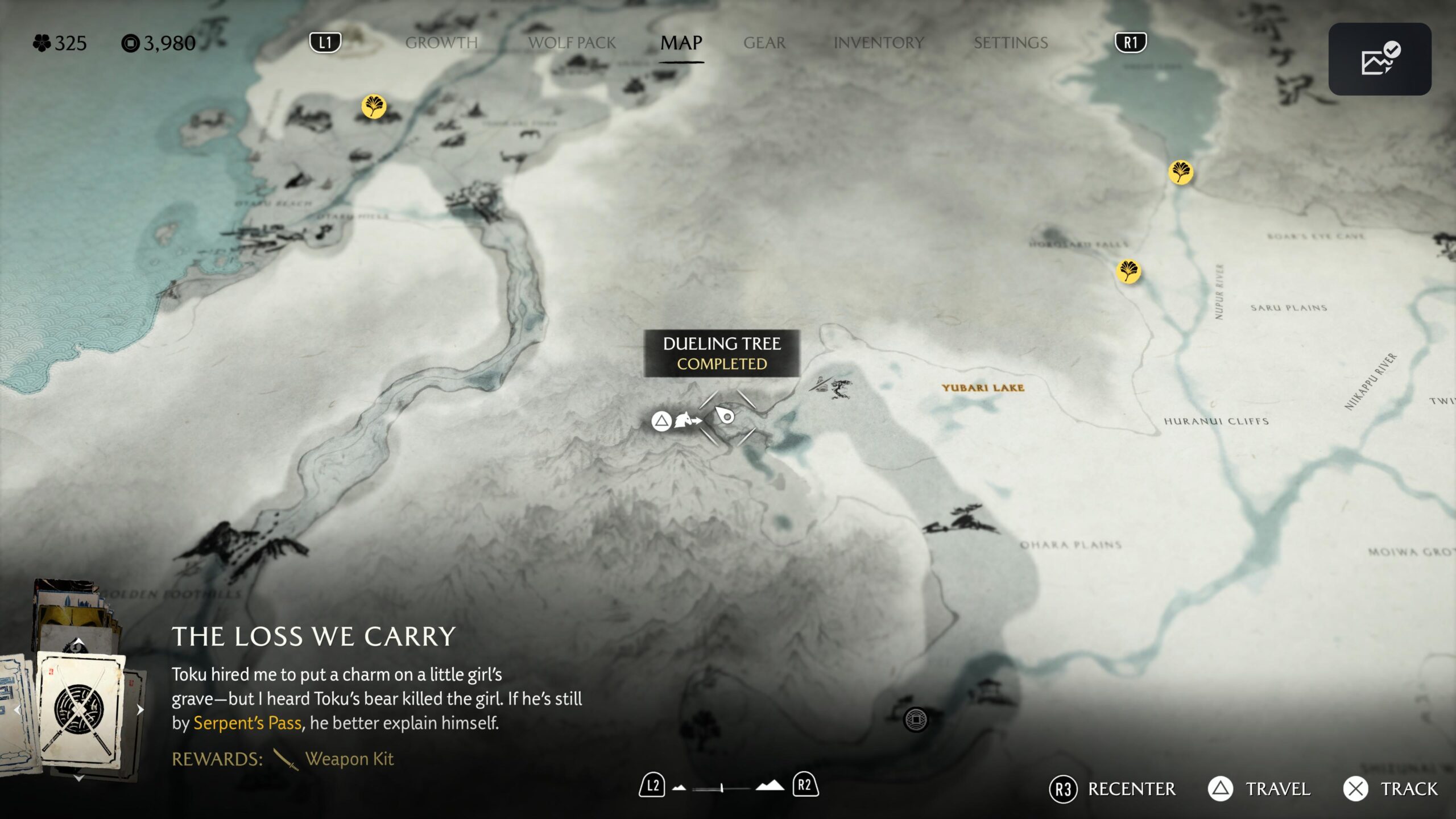Select the ginkgo leaf marker near Horobetsu Falls

(1128, 271)
